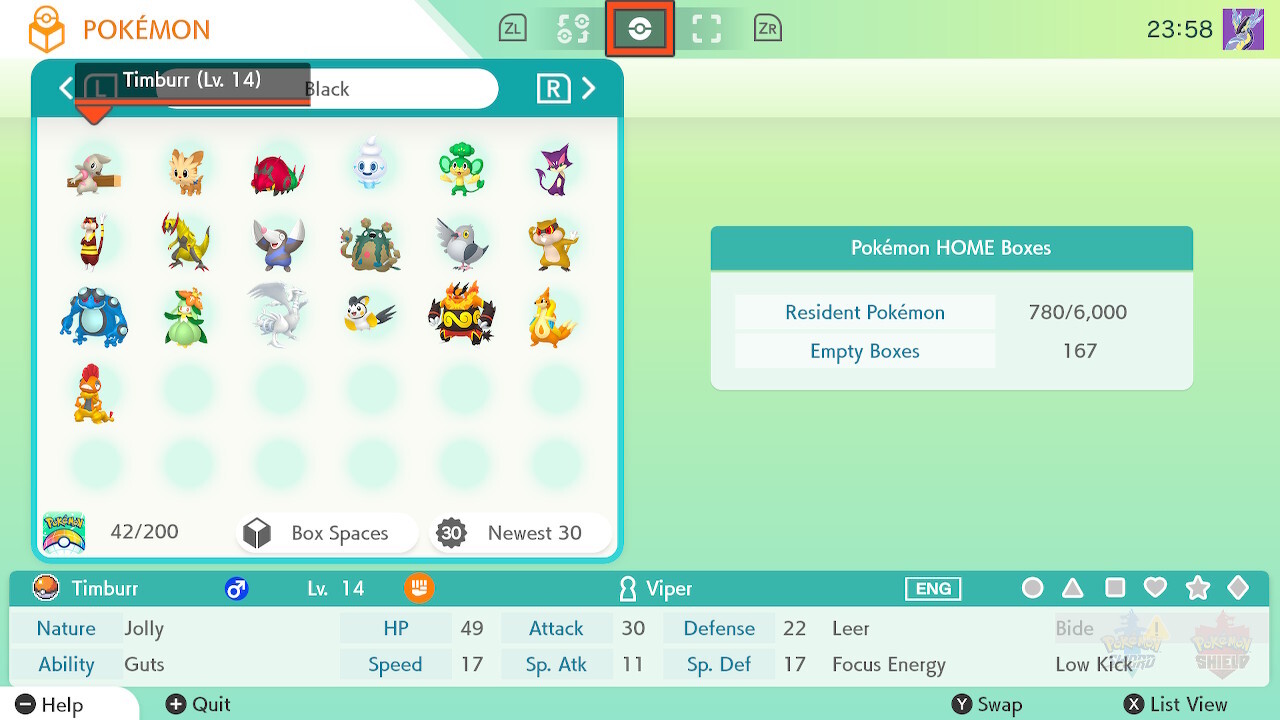Pick Haxorus from the box
The image size is (1280, 720).
(x=185, y=241)
